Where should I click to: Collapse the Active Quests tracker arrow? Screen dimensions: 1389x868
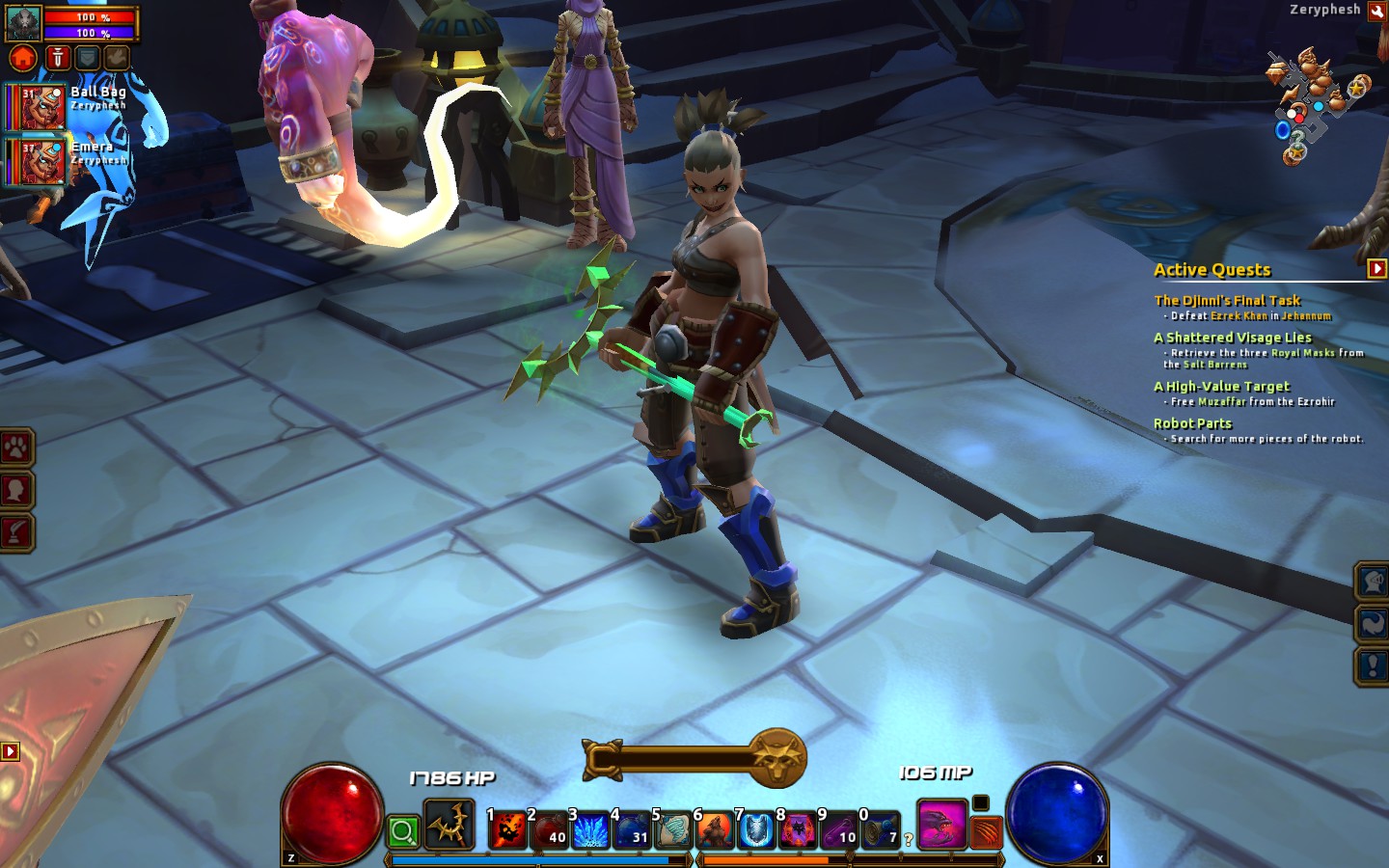[x=1376, y=269]
